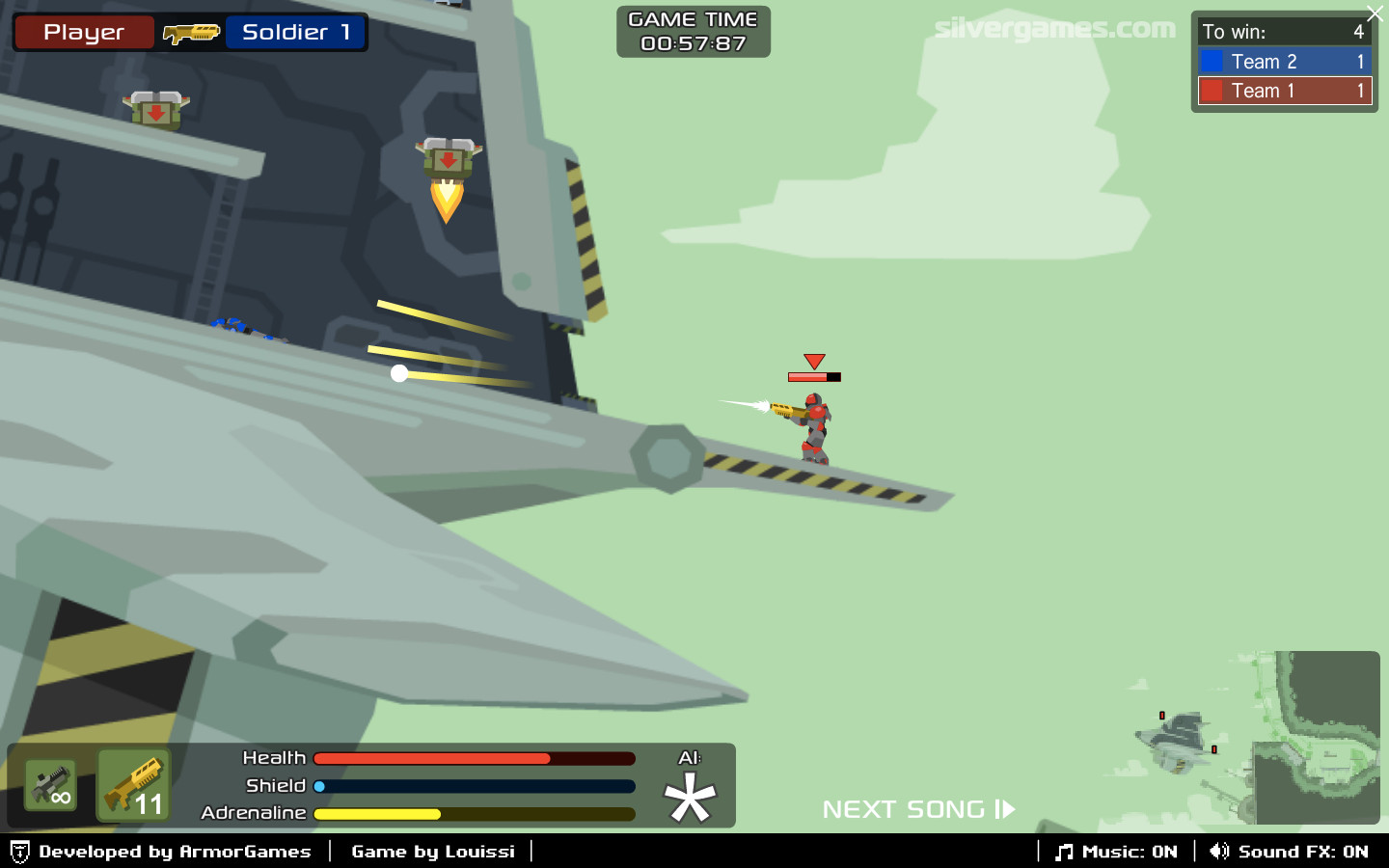1389x868 pixels.
Task: Click the falling supply crate with rocket parachute
Action: coord(446,159)
